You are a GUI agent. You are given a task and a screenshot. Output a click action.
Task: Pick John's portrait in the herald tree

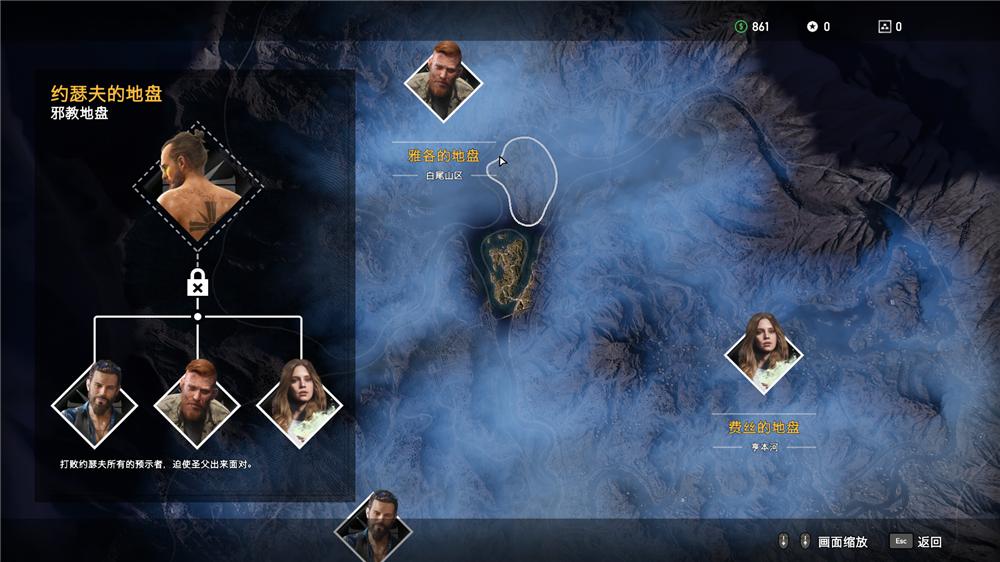pyautogui.click(x=95, y=403)
